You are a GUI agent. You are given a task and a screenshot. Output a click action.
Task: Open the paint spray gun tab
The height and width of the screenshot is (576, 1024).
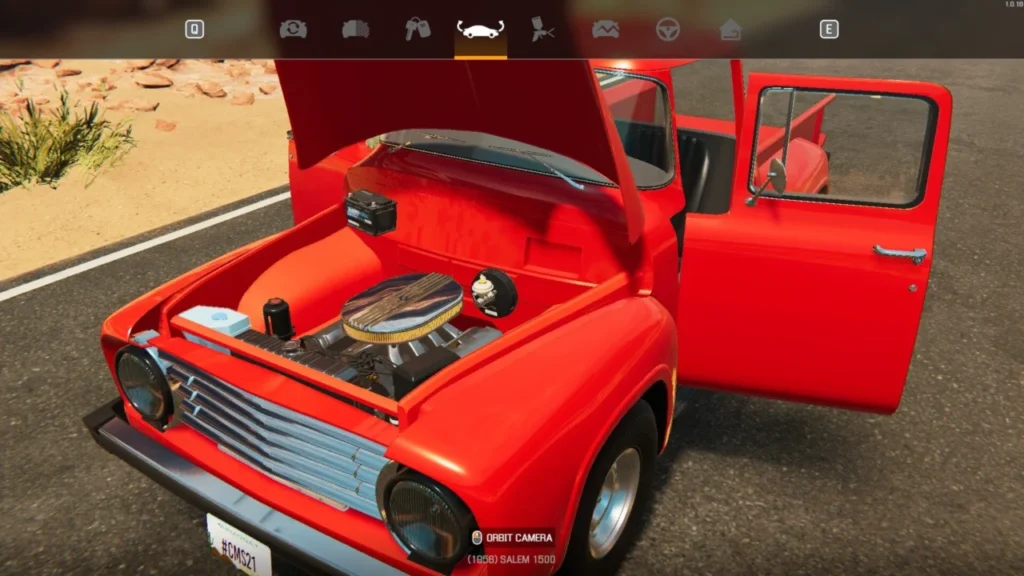[543, 29]
